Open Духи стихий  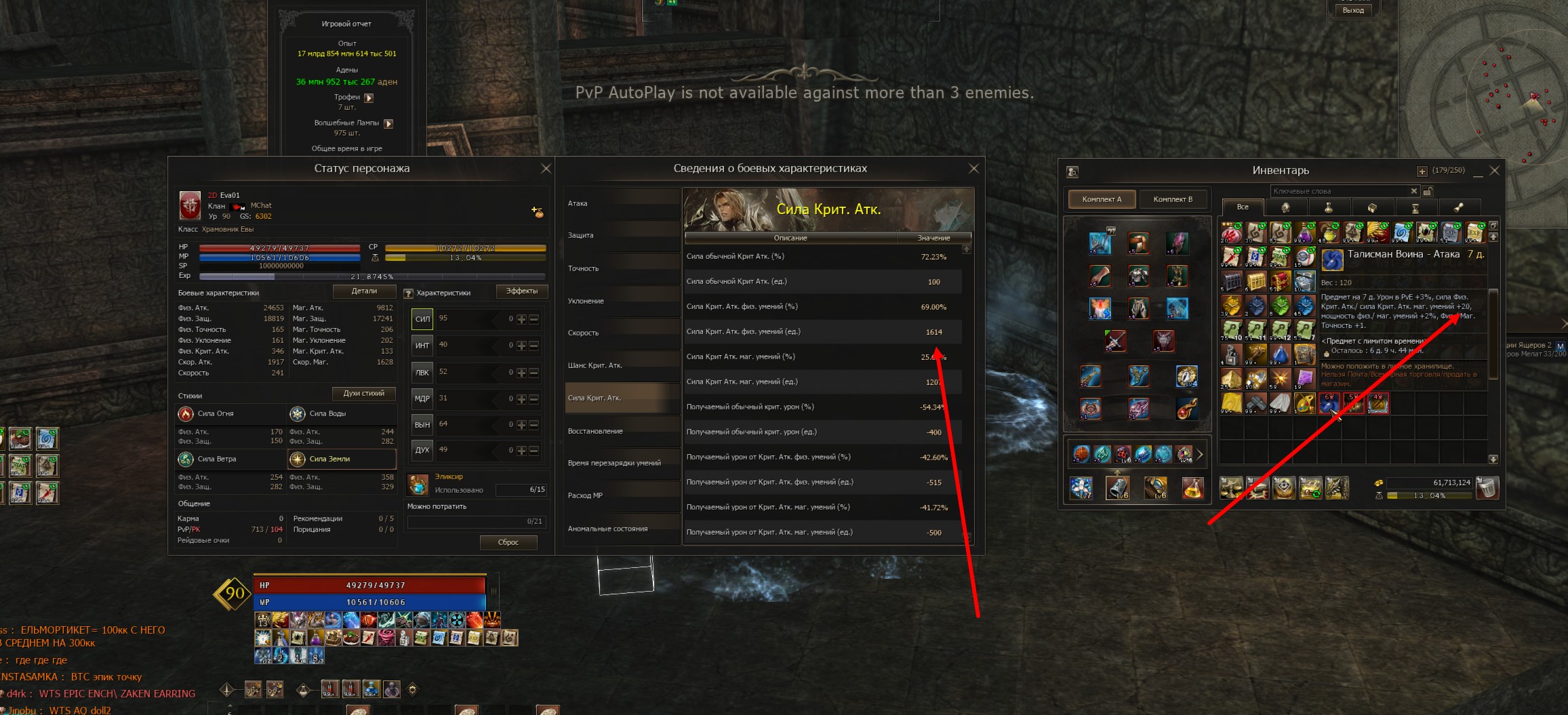point(364,394)
